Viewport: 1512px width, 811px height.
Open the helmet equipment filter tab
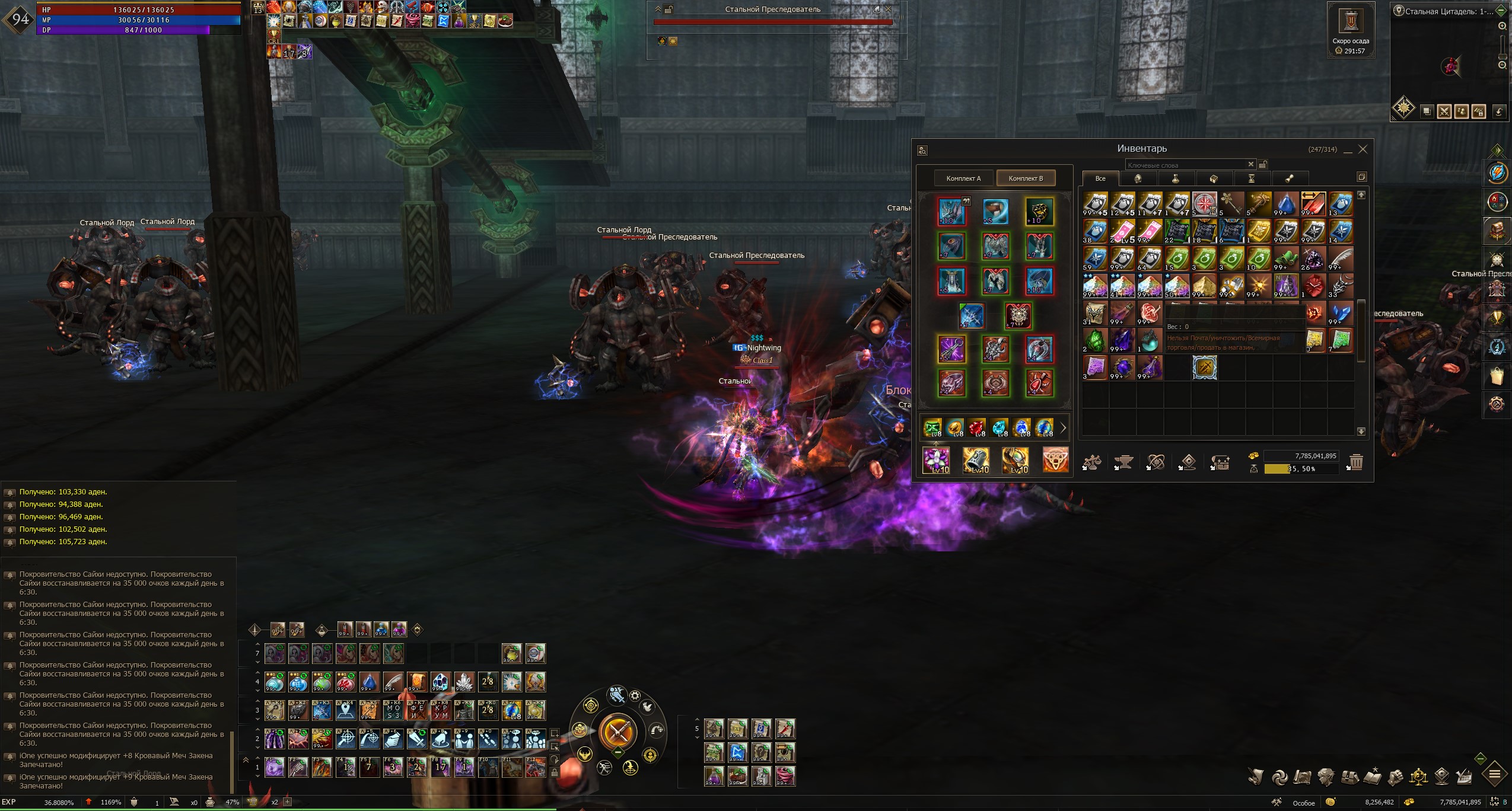1138,178
